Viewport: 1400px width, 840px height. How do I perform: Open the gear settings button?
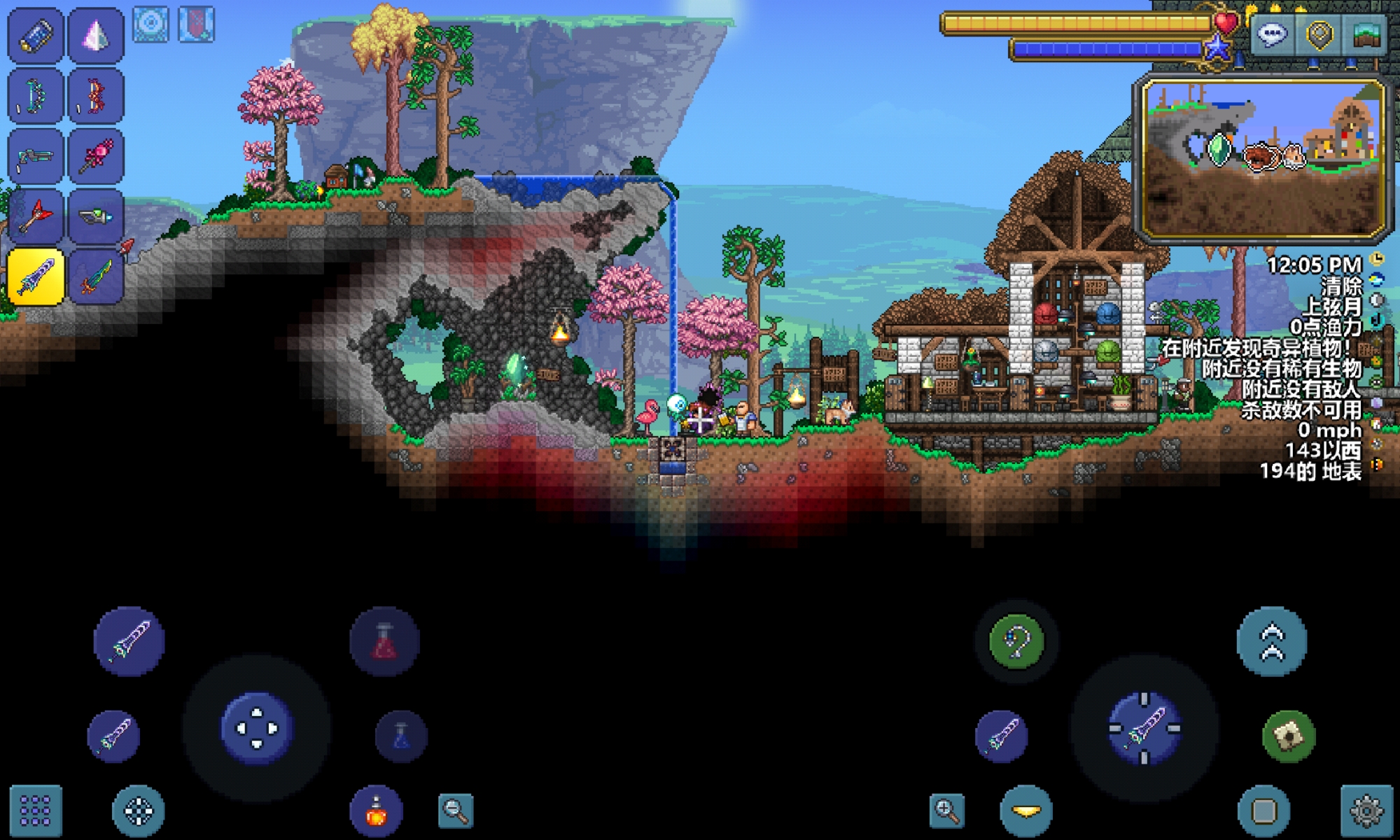pyautogui.click(x=1366, y=811)
